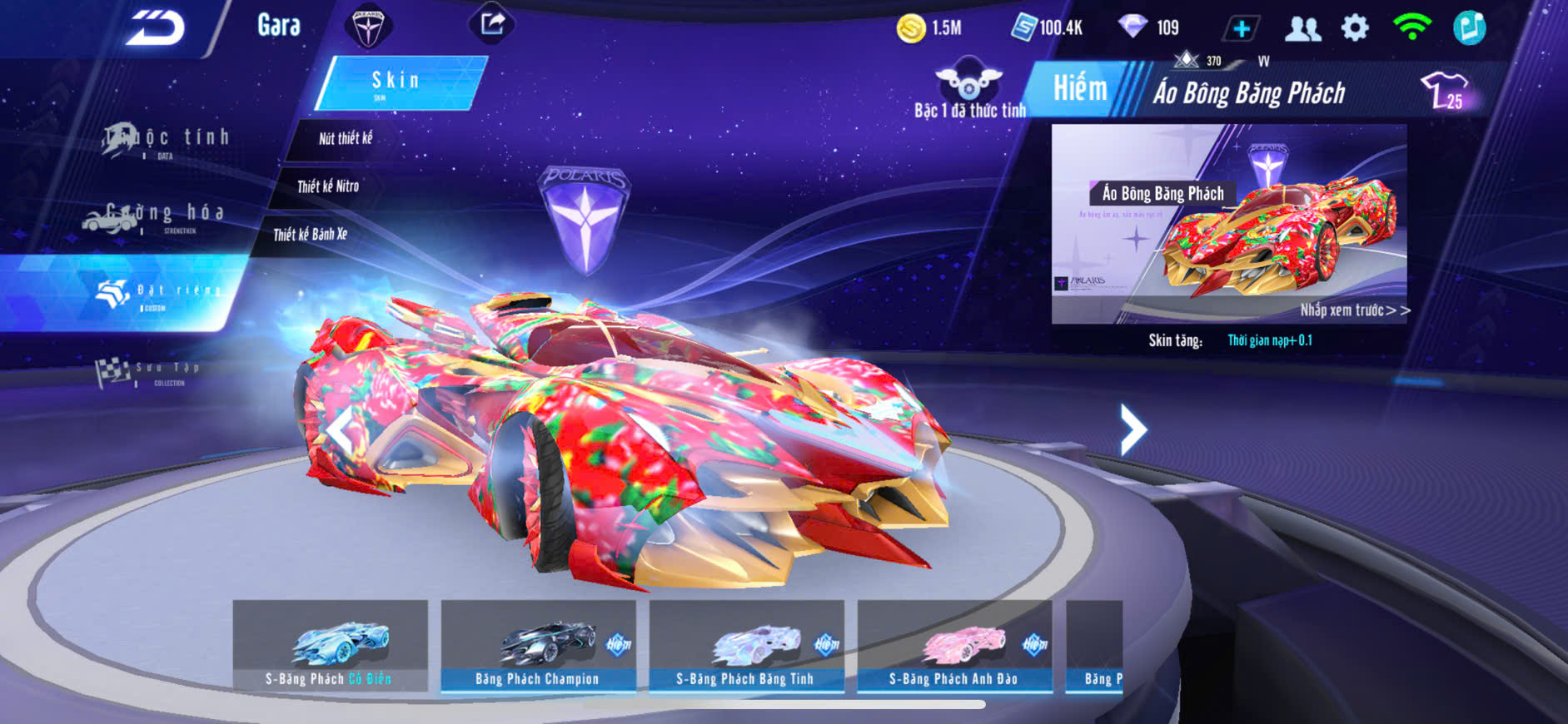
Task: Show next car with the right arrow
Action: click(1132, 429)
